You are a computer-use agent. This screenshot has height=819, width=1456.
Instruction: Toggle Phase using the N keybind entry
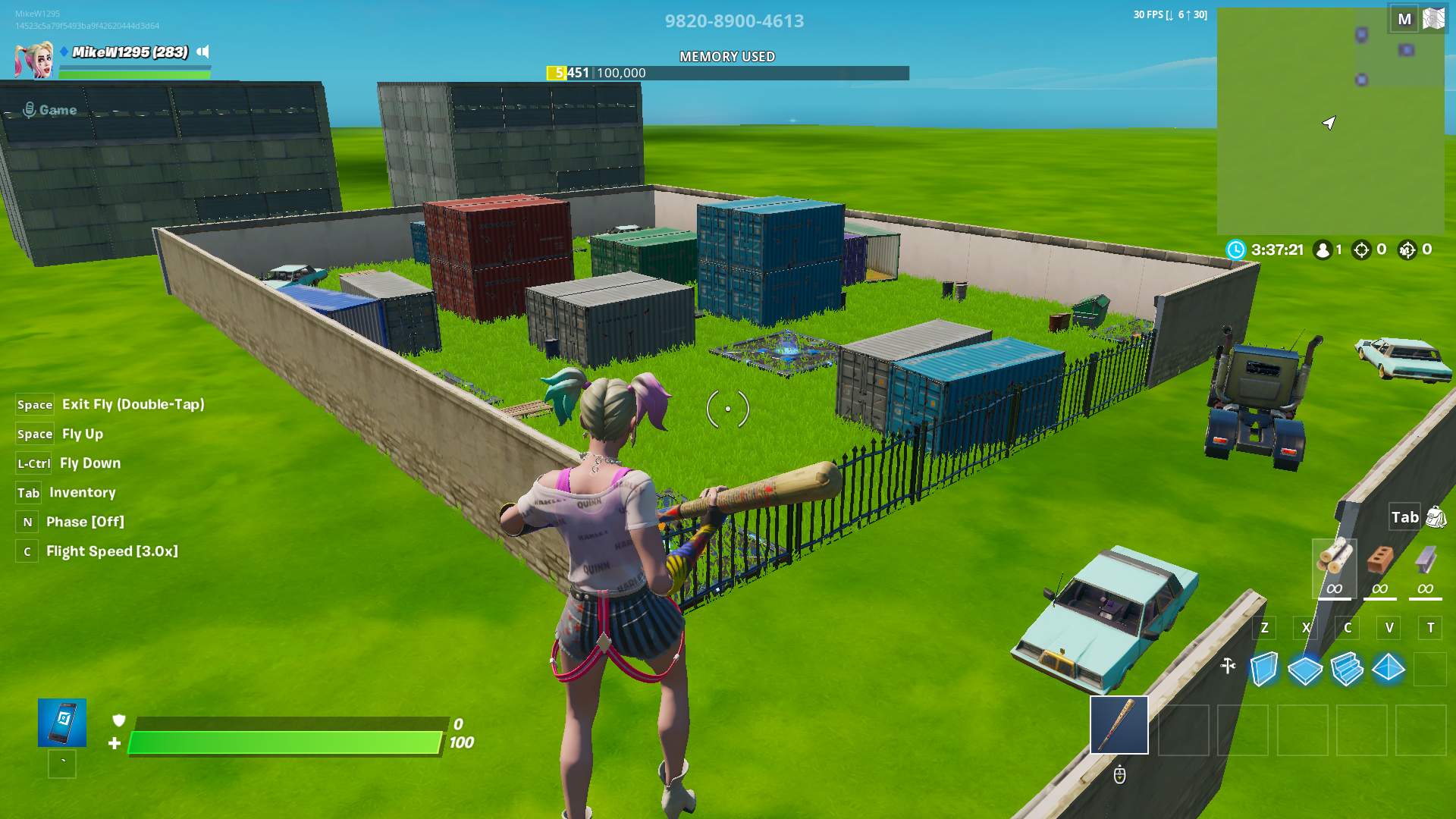tap(27, 521)
